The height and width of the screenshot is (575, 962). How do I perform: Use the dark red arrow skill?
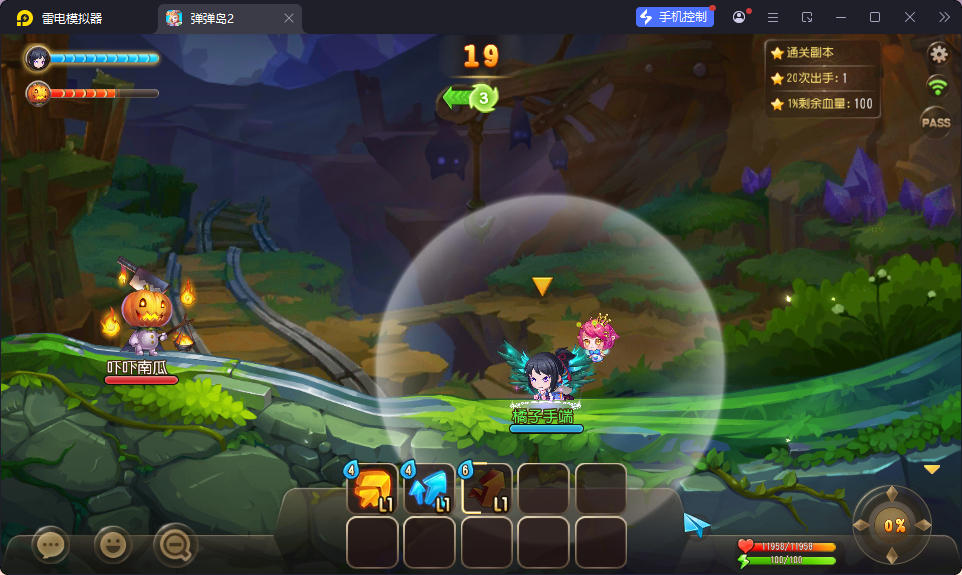(487, 489)
